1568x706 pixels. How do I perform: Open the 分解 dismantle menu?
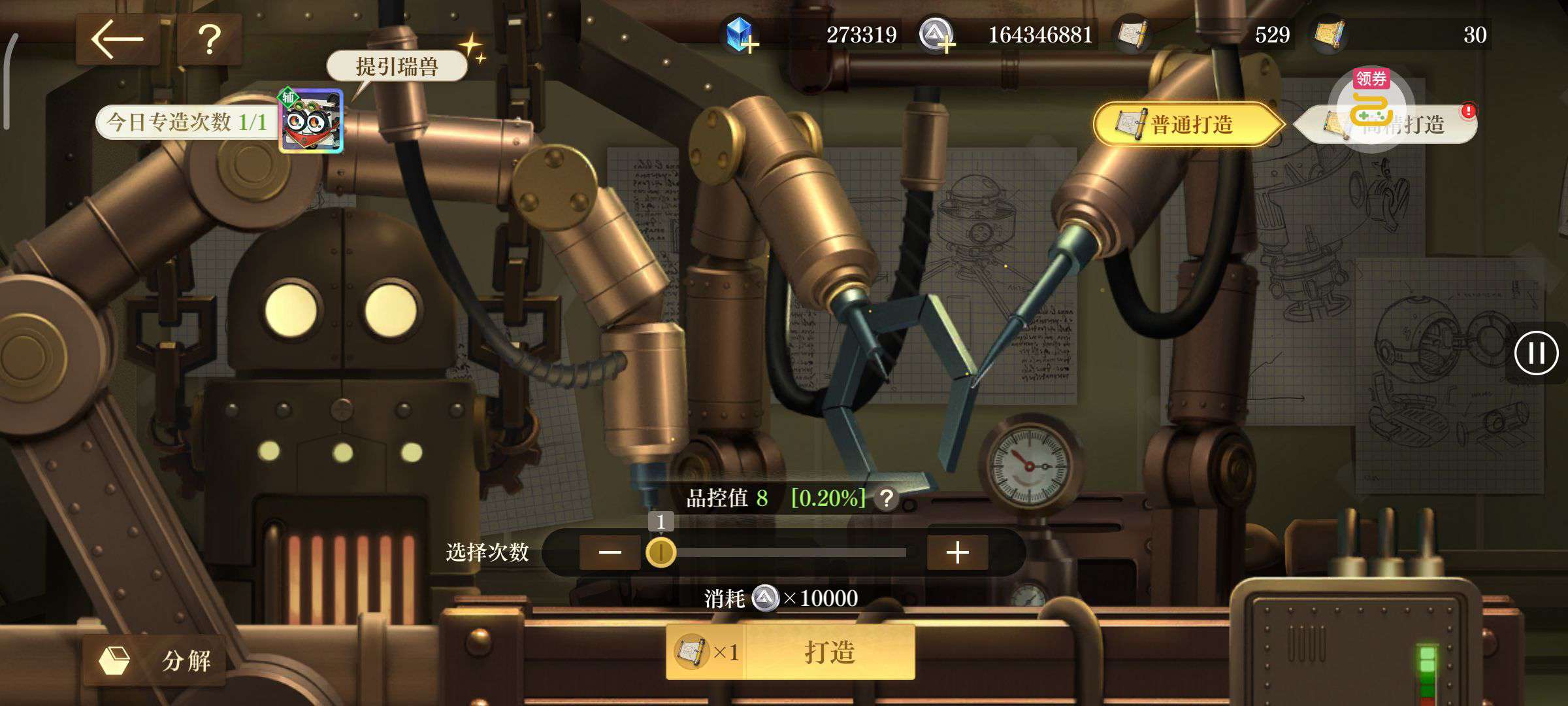coord(155,660)
